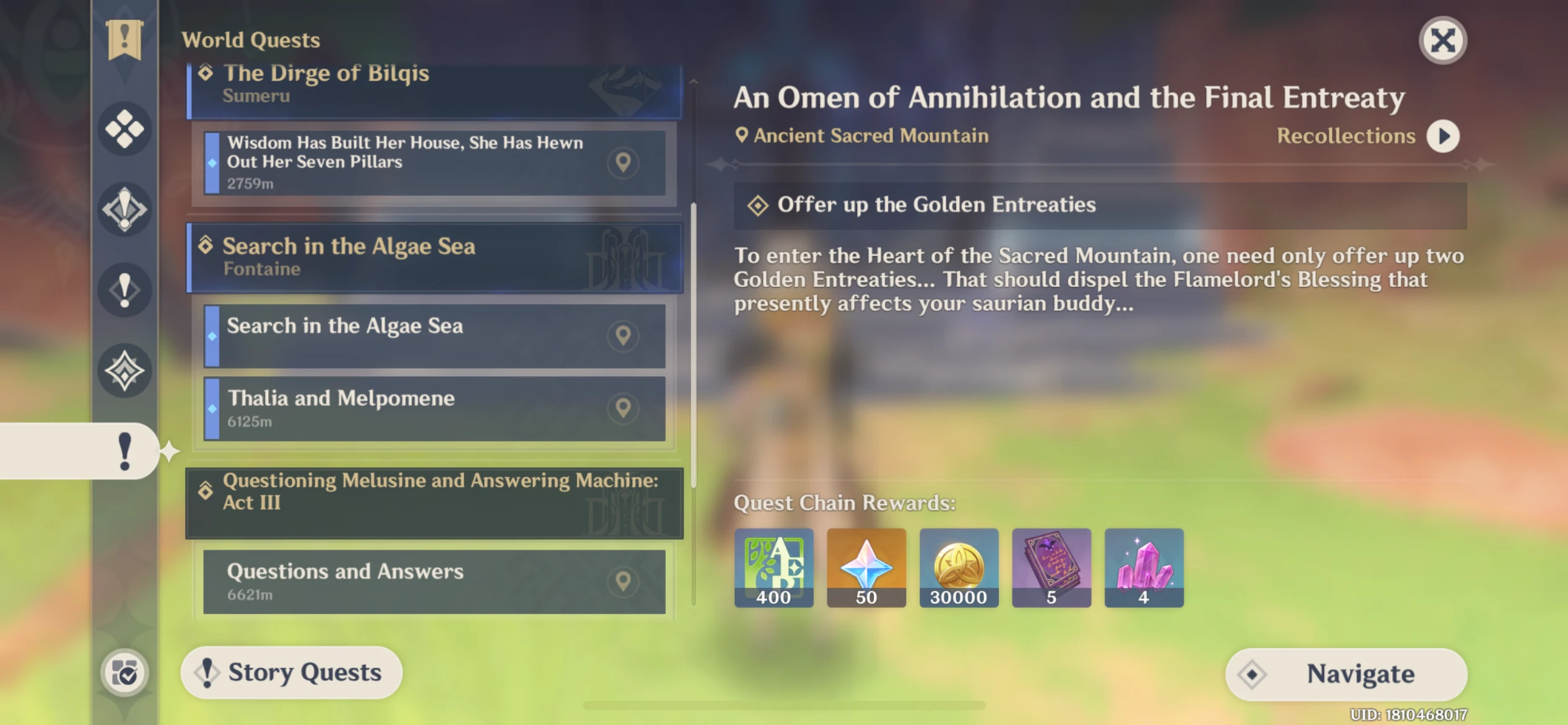Select Questioning Melusine and Answering Machine: Act III

[x=433, y=493]
